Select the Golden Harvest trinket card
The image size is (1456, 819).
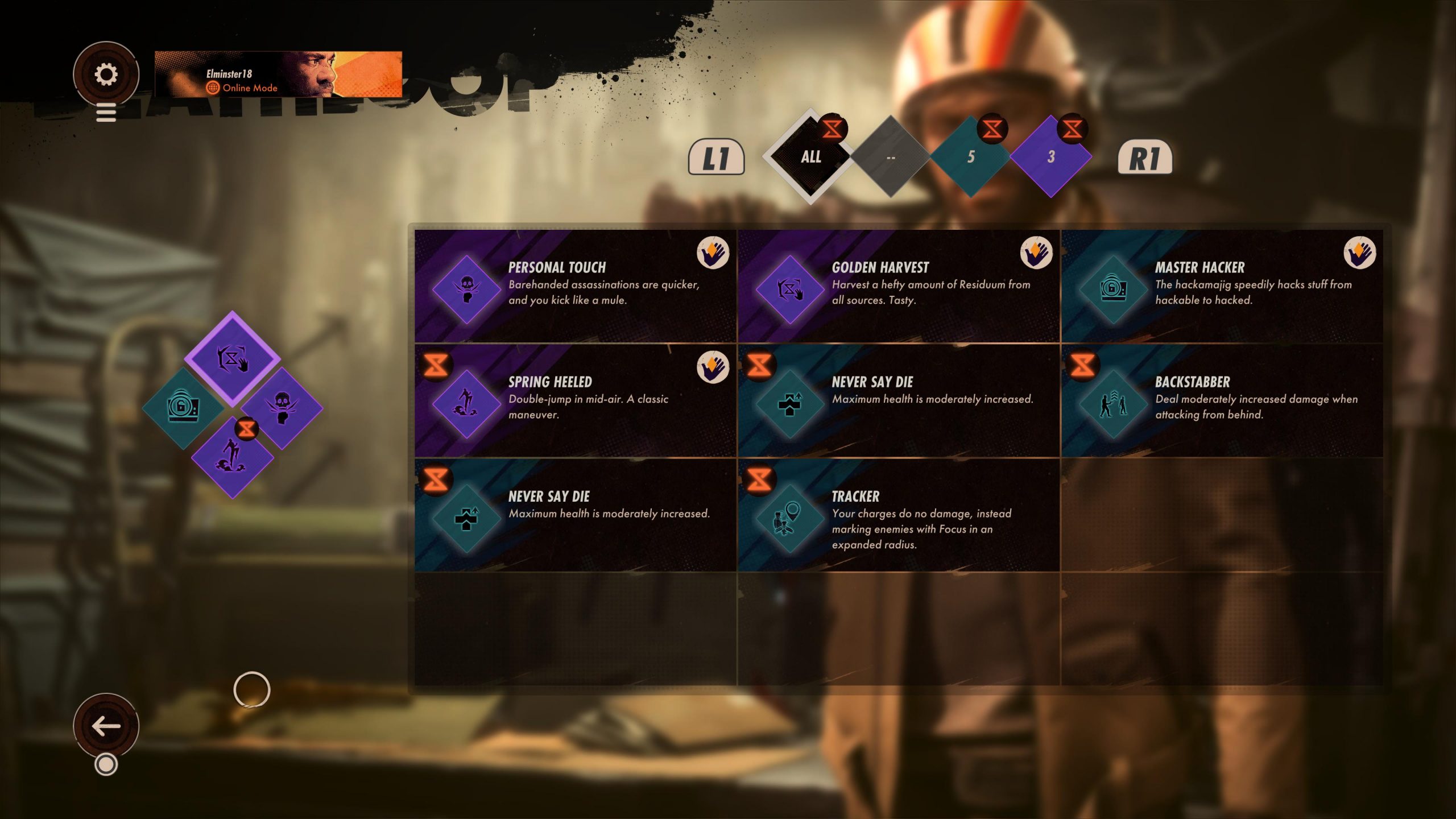click(899, 286)
